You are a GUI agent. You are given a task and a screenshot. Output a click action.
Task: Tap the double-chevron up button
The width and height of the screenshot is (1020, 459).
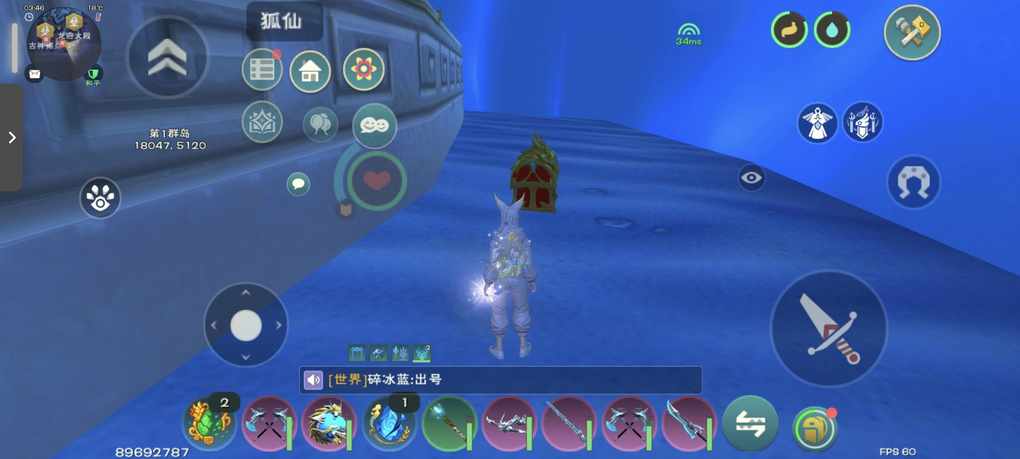coord(168,58)
